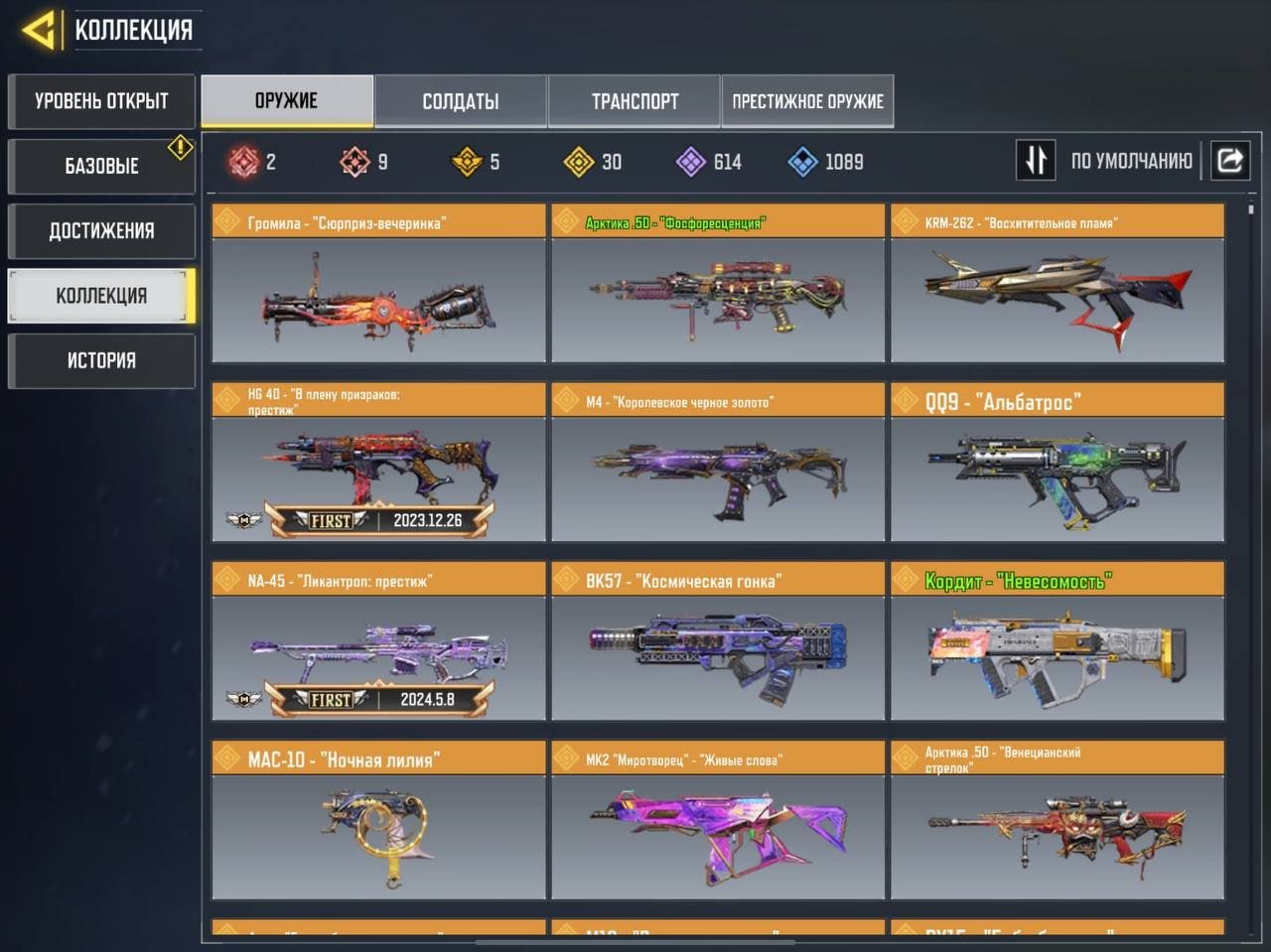Switch to the Оружие tab
Image resolution: width=1271 pixels, height=952 pixels.
click(287, 101)
